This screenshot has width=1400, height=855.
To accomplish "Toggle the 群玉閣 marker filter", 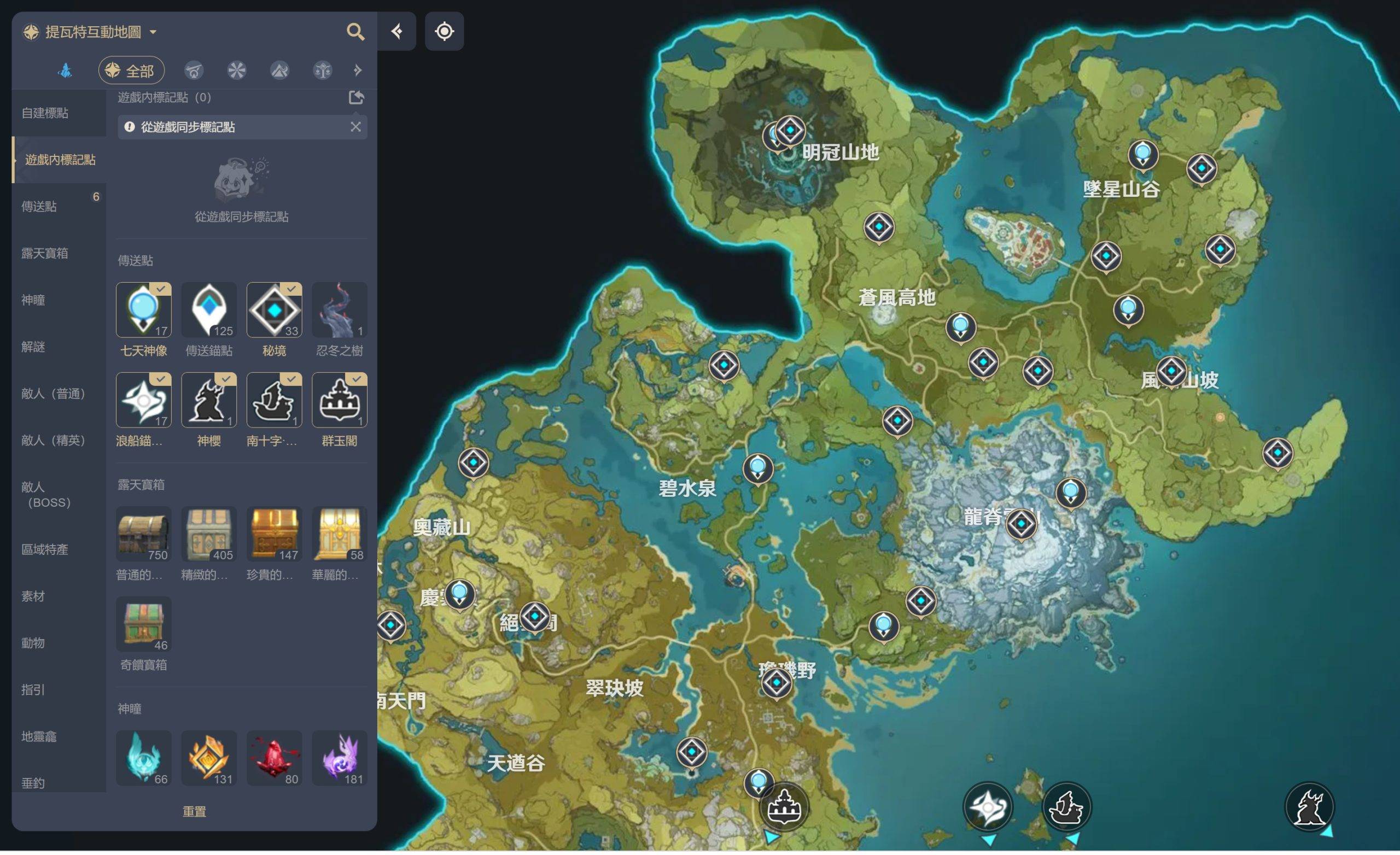I will (339, 400).
